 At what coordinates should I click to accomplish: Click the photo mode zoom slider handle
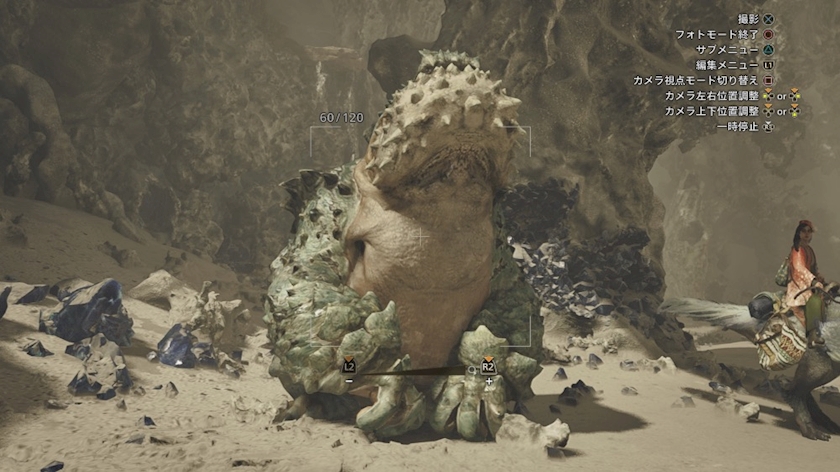[472, 370]
